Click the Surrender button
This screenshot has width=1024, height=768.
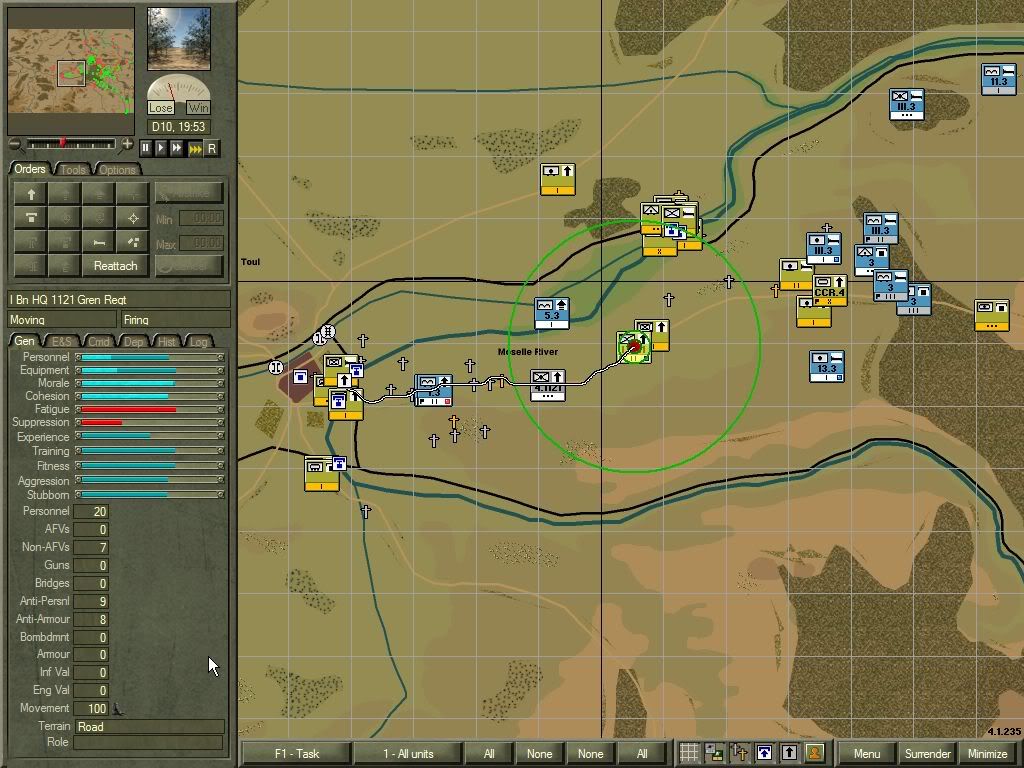coord(927,754)
